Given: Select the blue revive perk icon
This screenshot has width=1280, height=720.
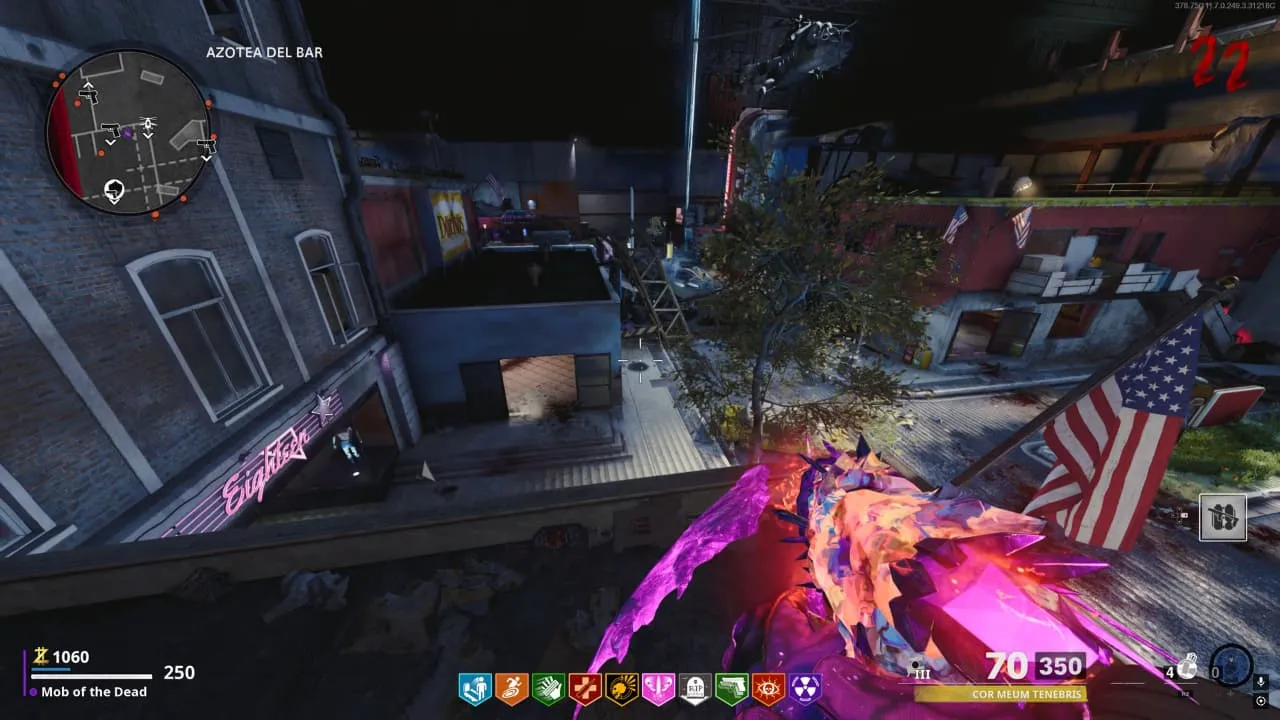Looking at the screenshot, I should pyautogui.click(x=475, y=688).
